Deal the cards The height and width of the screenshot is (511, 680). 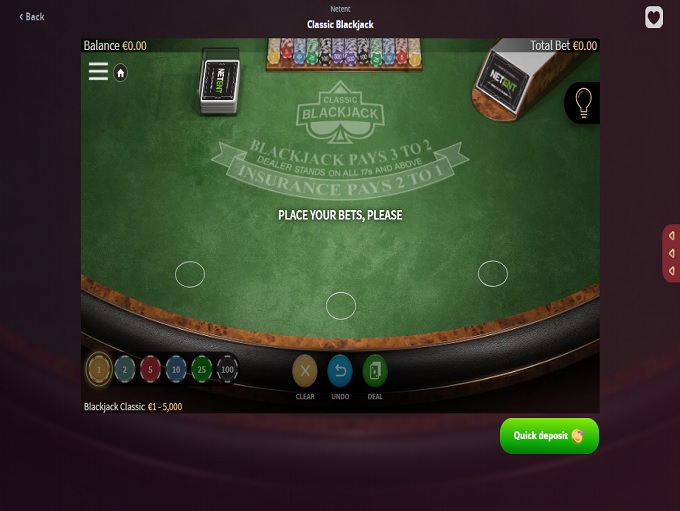[x=375, y=372]
